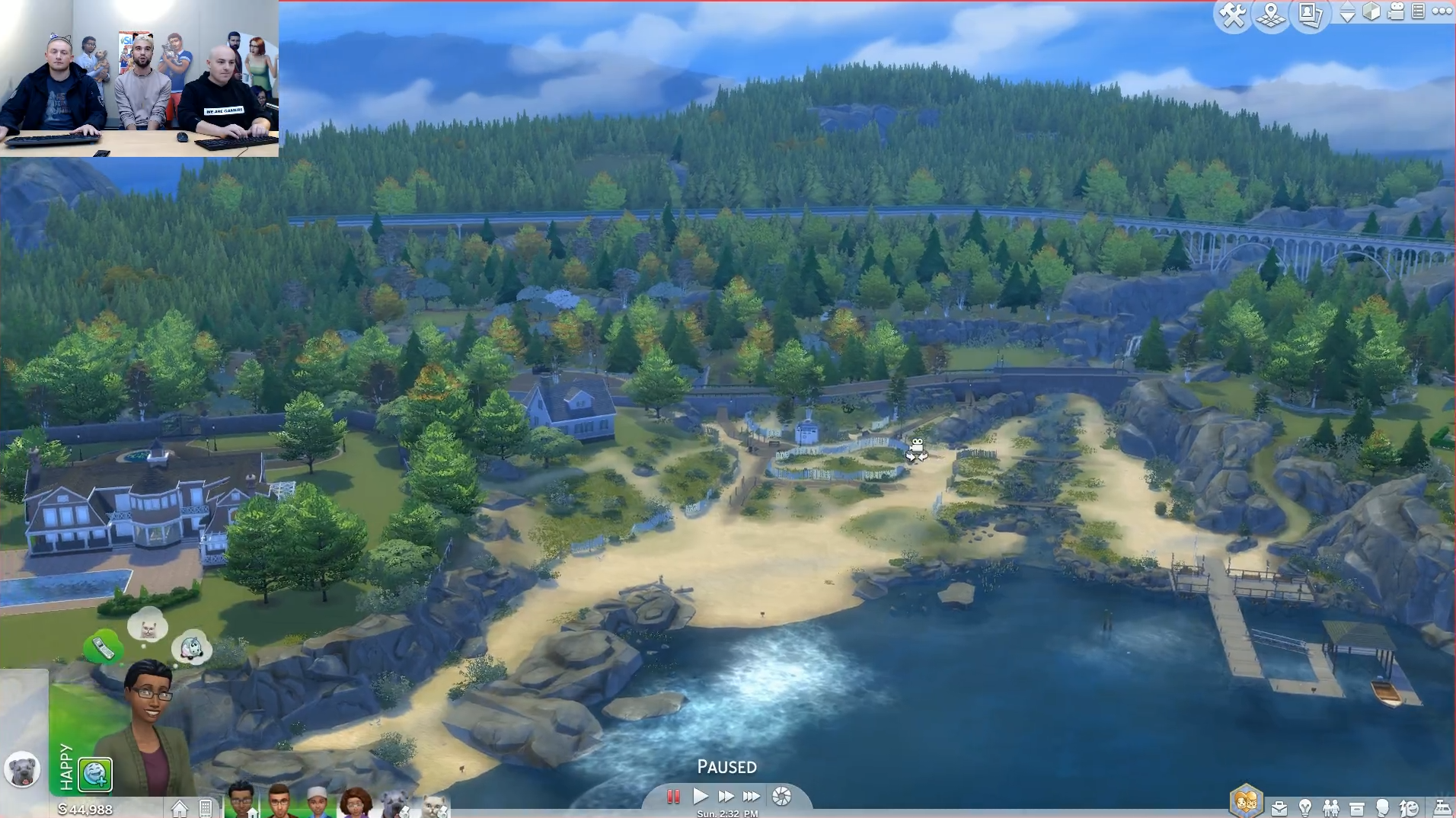Open the world map view
This screenshot has width=1456, height=818.
pyautogui.click(x=1271, y=14)
